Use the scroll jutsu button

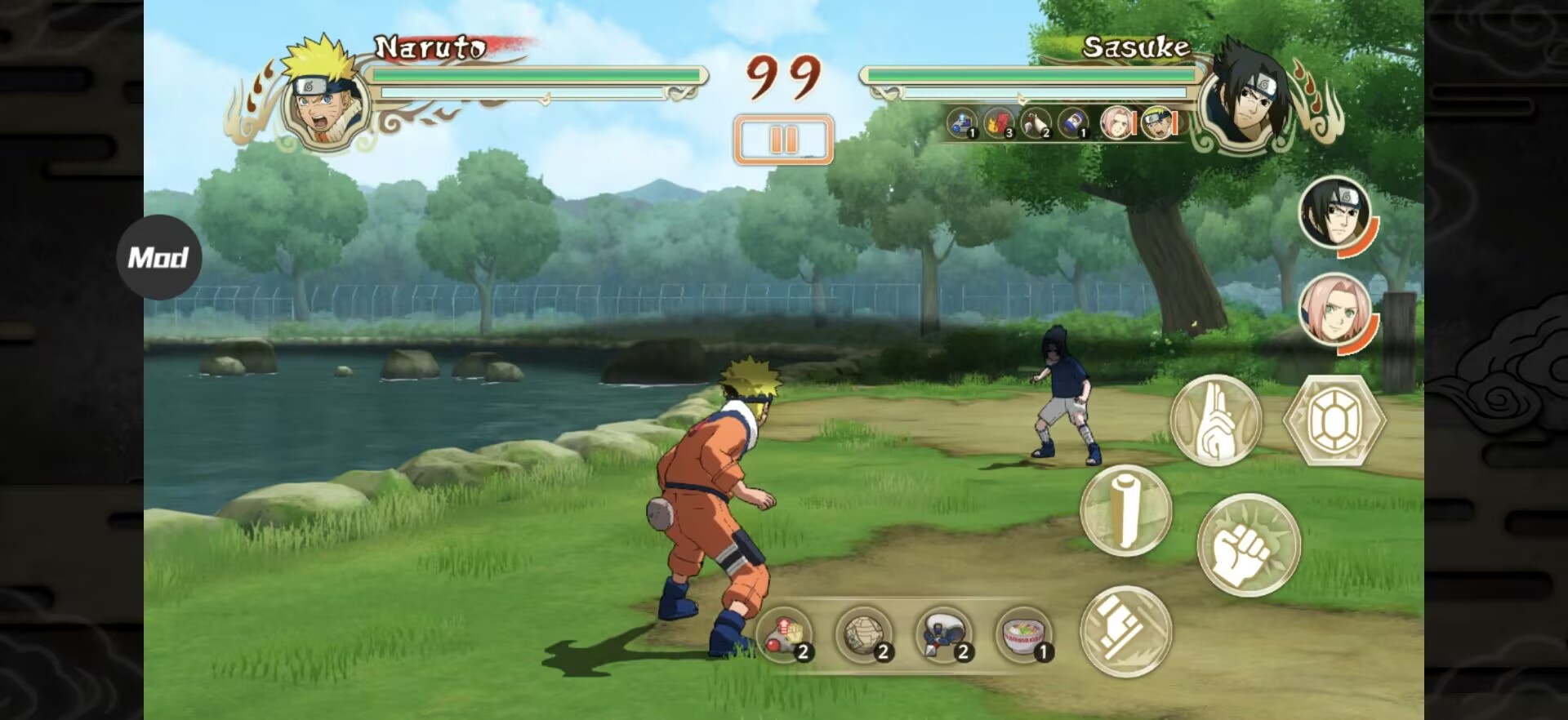(x=1125, y=510)
